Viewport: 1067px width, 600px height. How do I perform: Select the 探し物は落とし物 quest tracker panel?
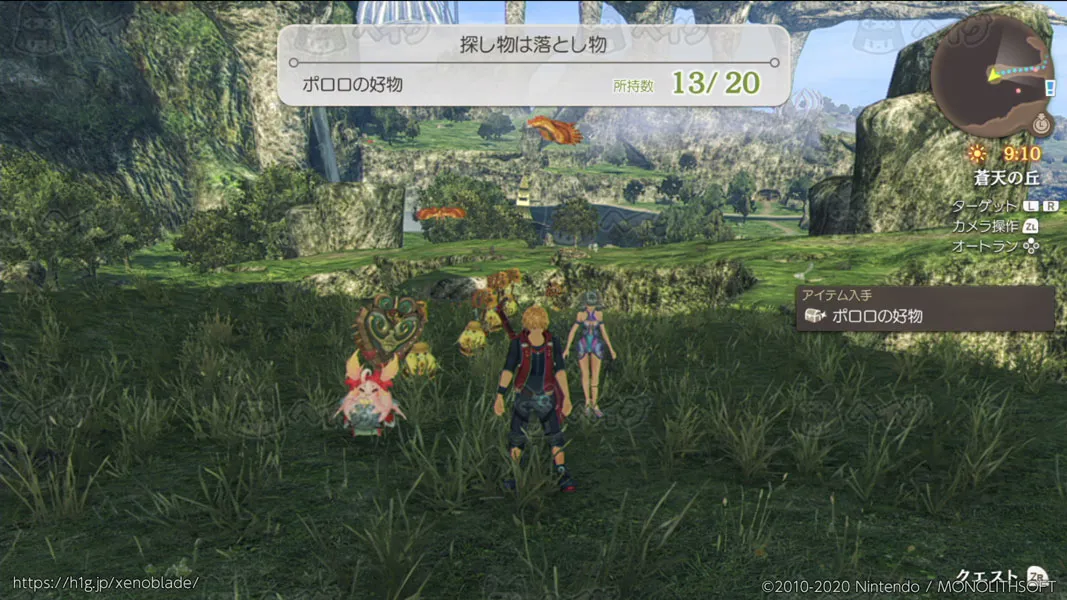pyautogui.click(x=533, y=65)
